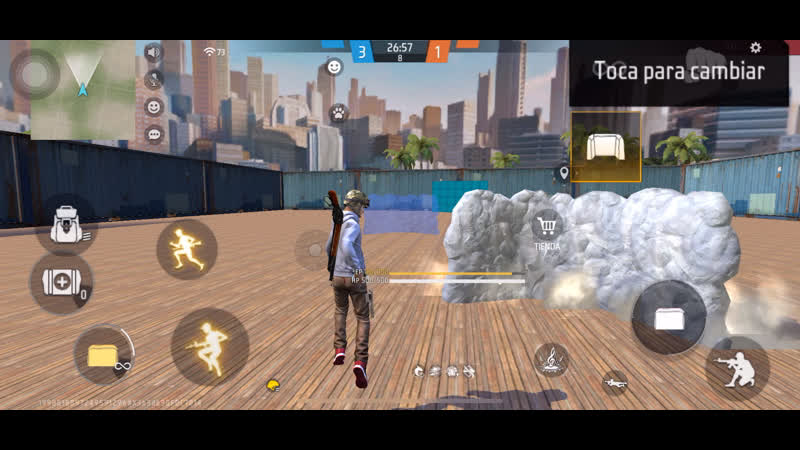
Task: Open the chat bubble icon
Action: point(154,133)
